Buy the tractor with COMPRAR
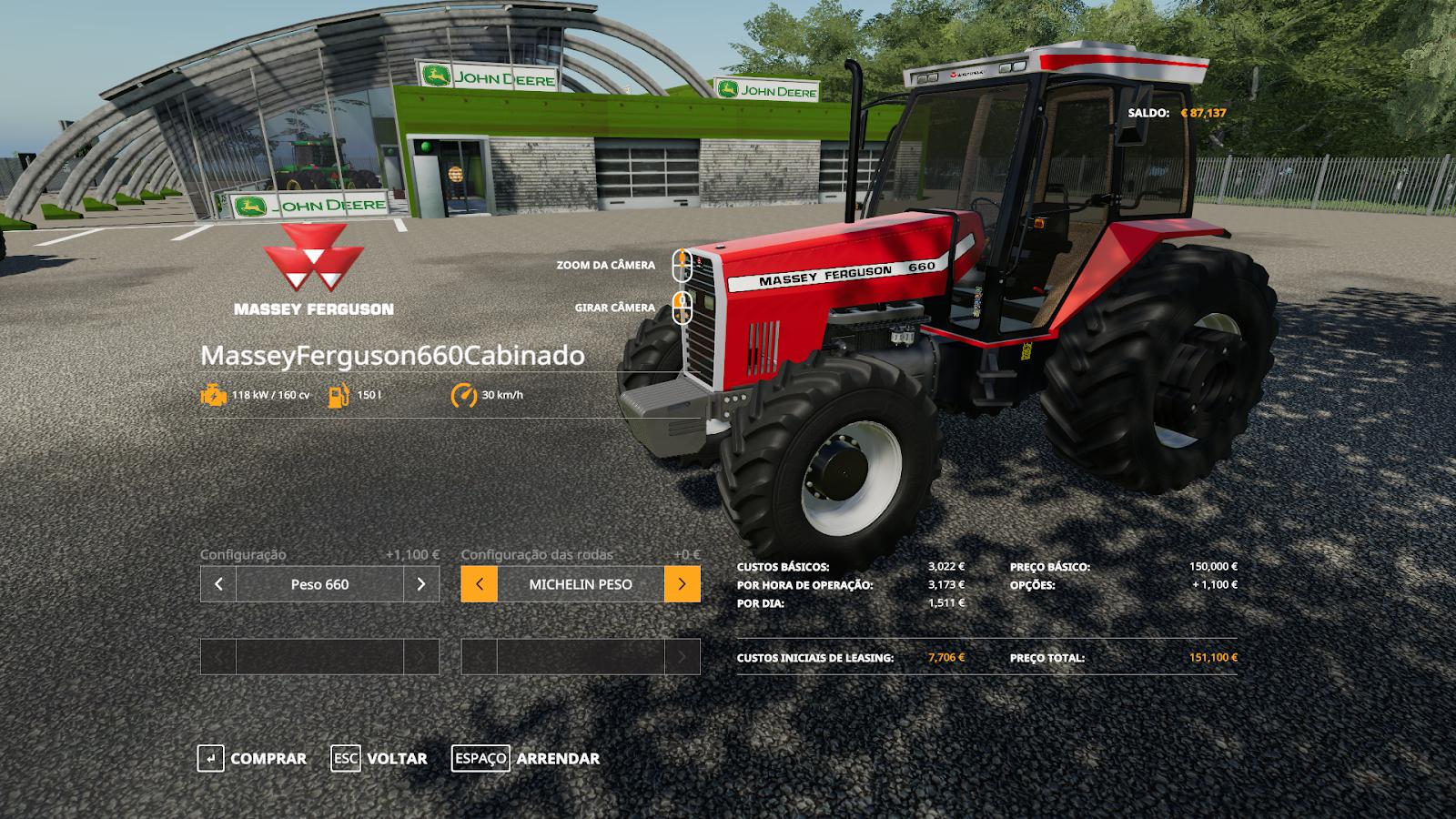Viewport: 1456px width, 819px height. pyautogui.click(x=252, y=758)
